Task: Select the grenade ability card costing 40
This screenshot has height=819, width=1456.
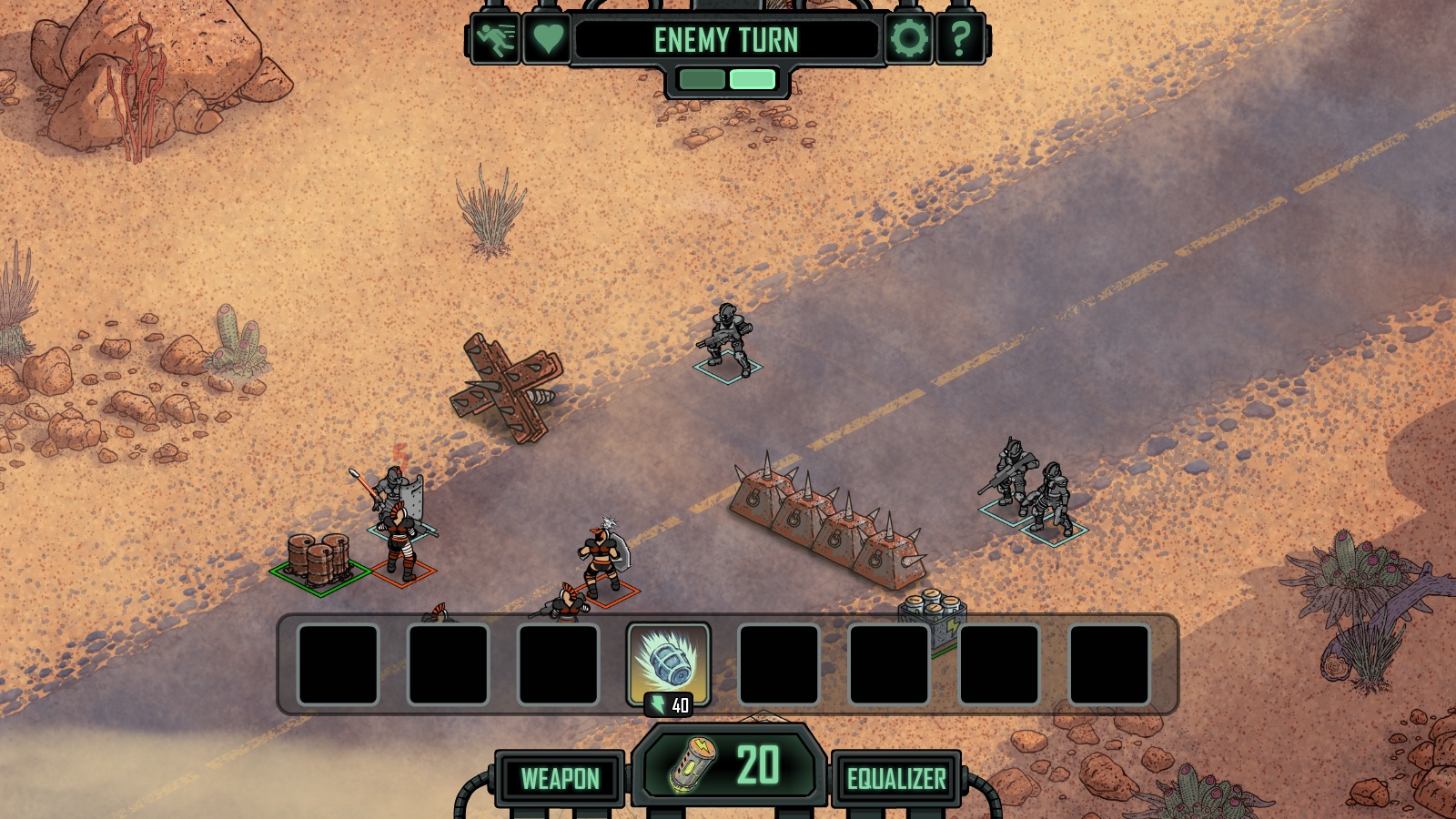Action: (x=669, y=664)
